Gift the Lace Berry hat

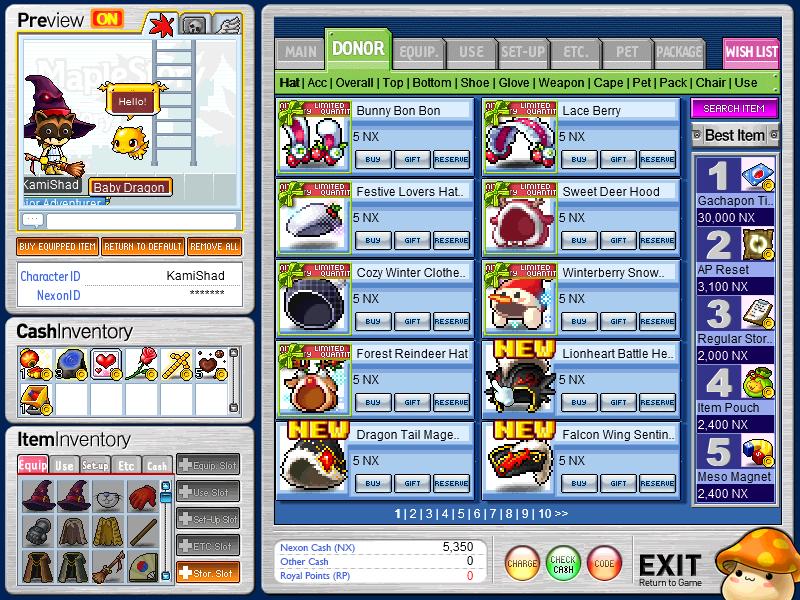(x=618, y=159)
